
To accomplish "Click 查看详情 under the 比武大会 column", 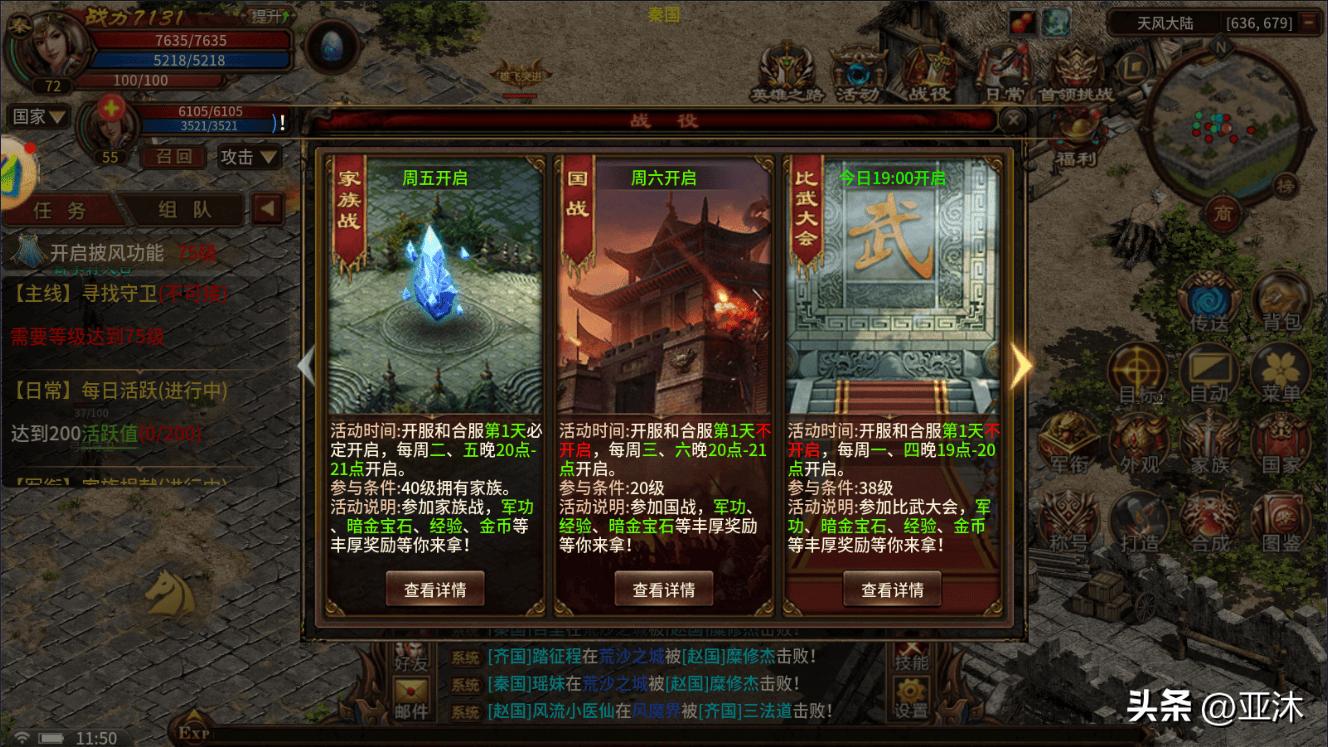I will coord(893,590).
